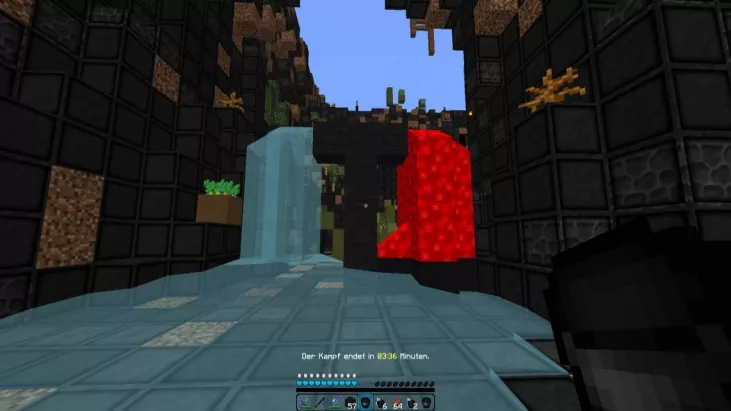Image resolution: width=731 pixels, height=411 pixels.
Task: Select the hotbar stack showing 2
Action: click(x=411, y=402)
